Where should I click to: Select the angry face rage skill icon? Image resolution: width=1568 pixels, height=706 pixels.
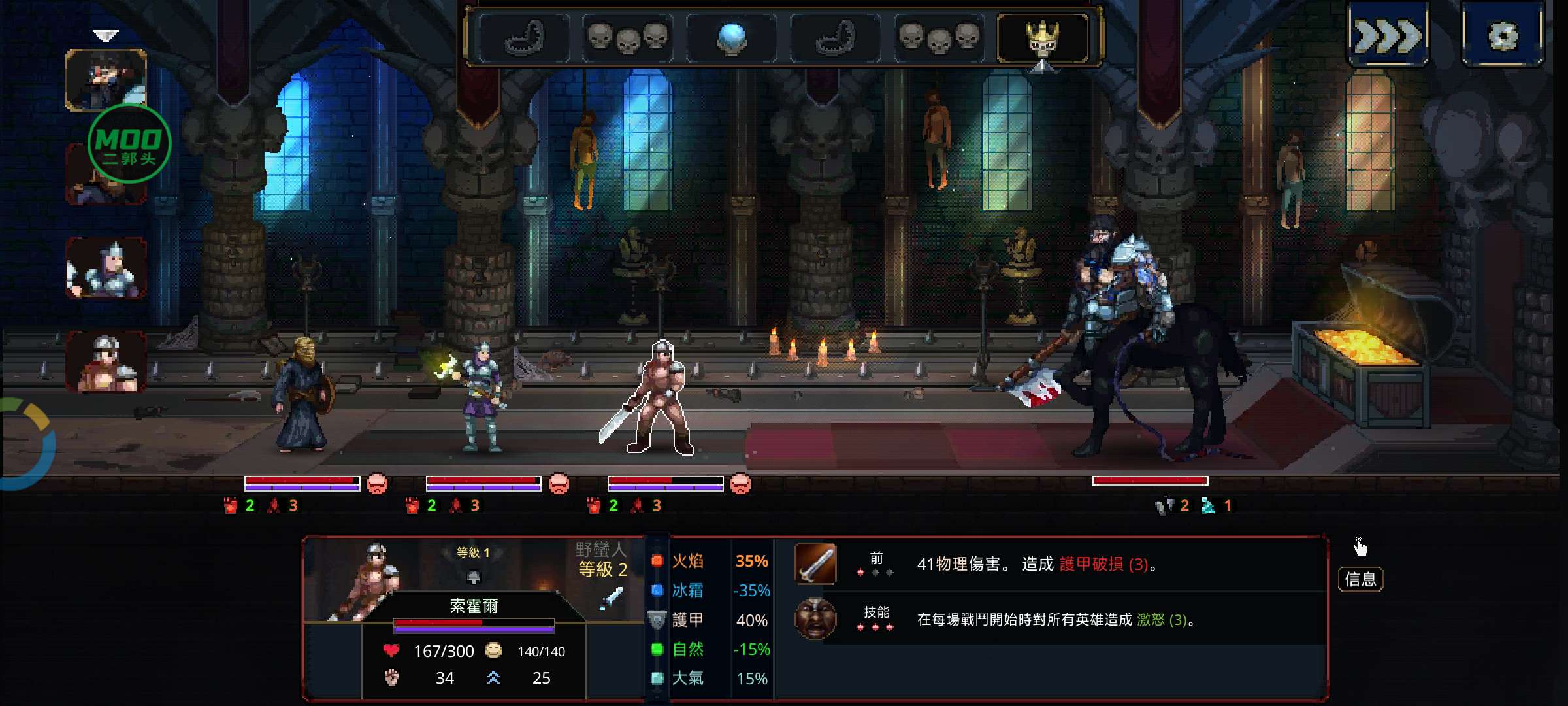(815, 618)
